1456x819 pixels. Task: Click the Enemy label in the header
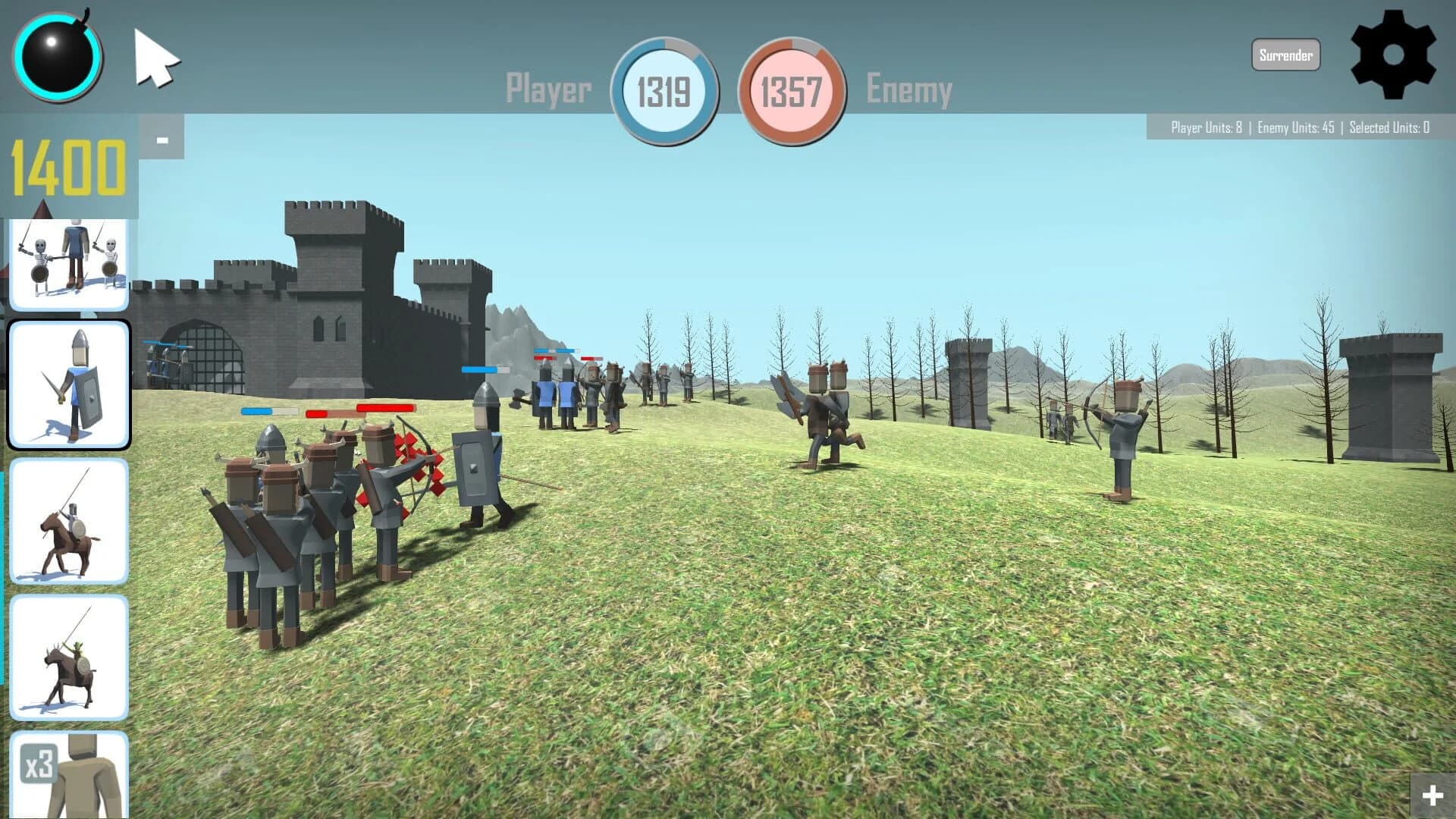[909, 87]
